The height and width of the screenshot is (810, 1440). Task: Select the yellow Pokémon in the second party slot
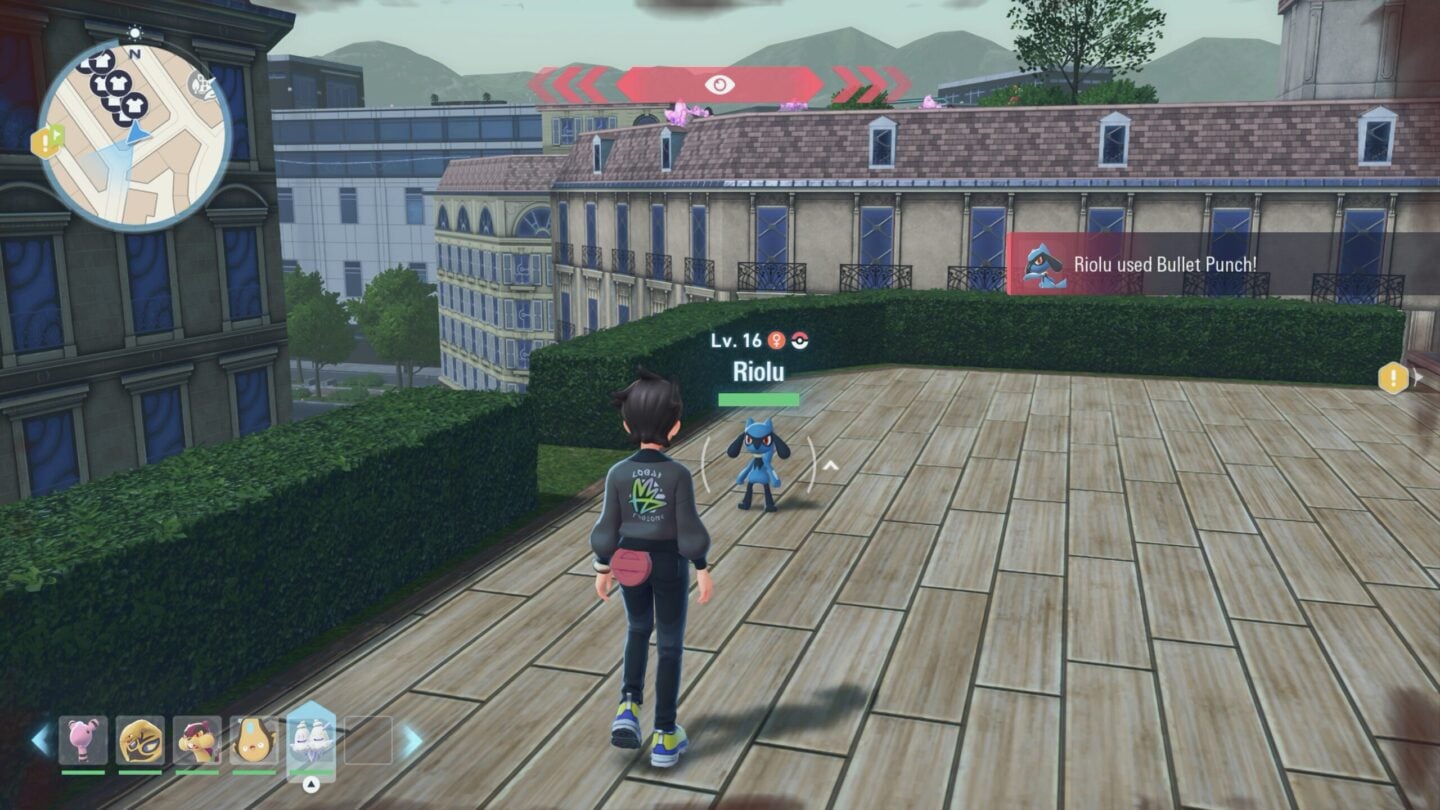click(x=139, y=740)
